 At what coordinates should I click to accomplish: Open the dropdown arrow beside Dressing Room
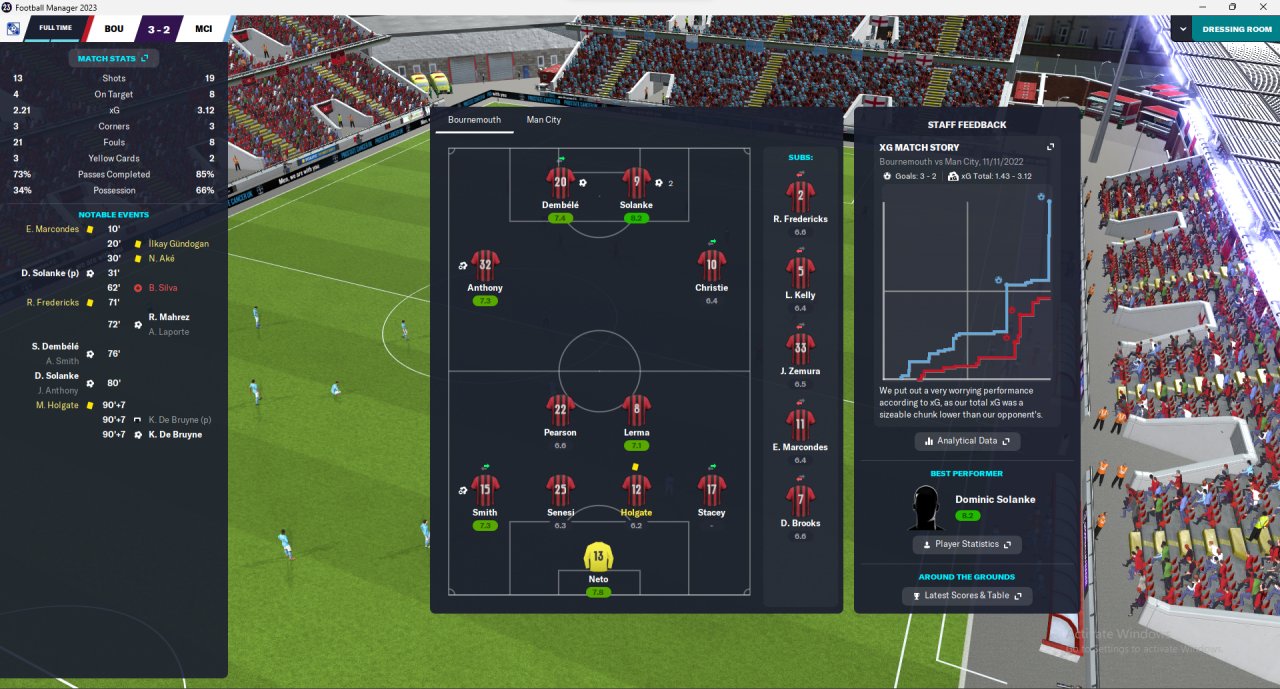coord(1181,29)
